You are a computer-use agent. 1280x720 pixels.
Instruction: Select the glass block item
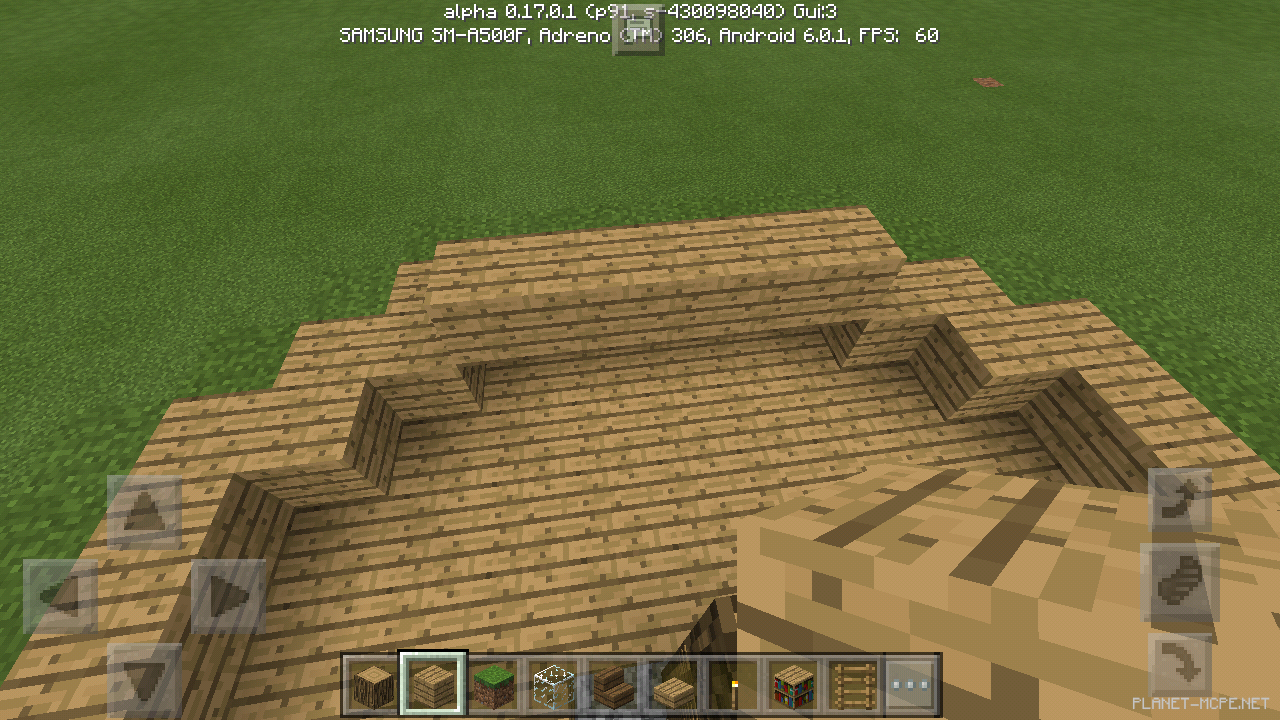[x=553, y=681]
